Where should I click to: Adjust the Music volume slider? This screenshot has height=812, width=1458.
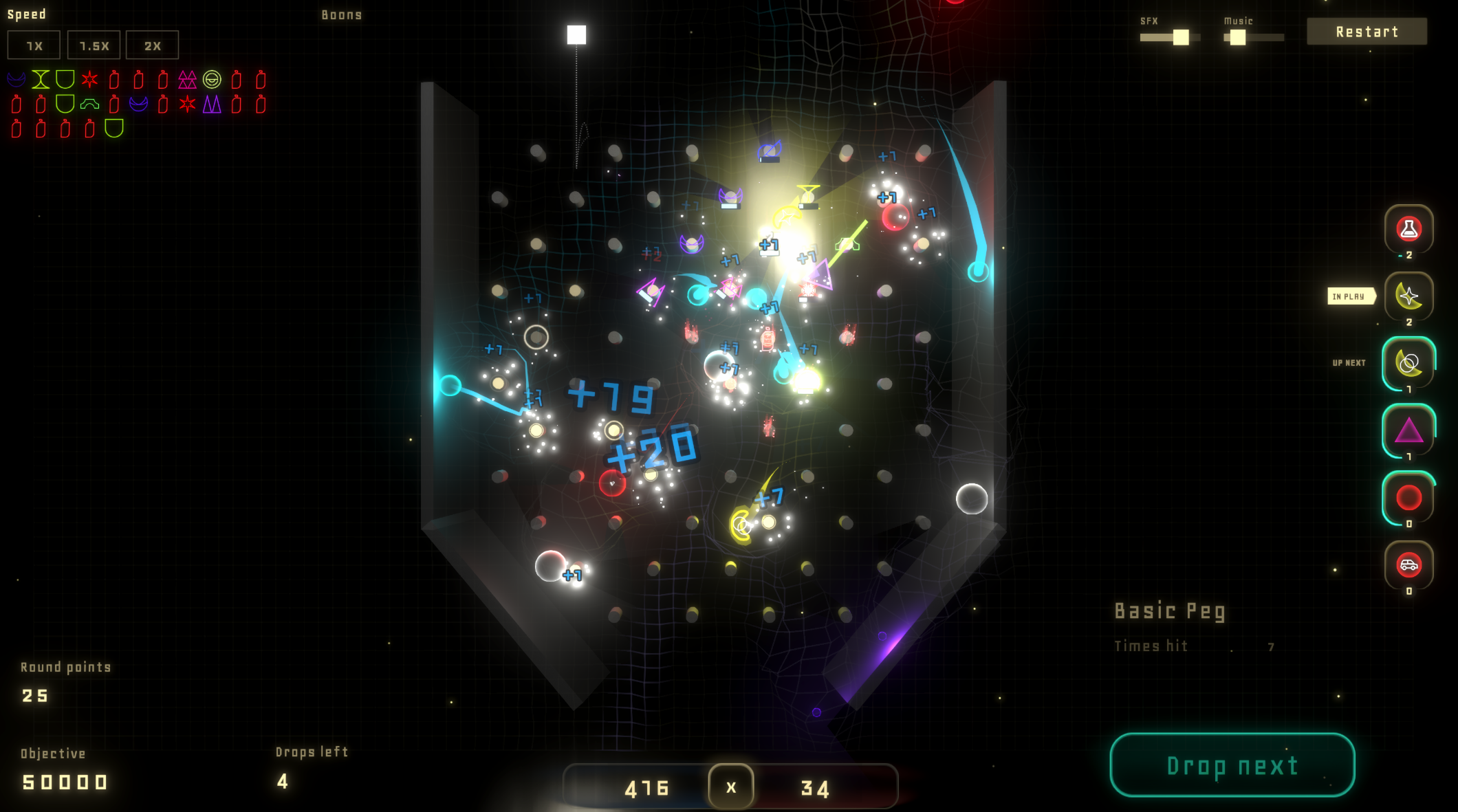point(1237,37)
